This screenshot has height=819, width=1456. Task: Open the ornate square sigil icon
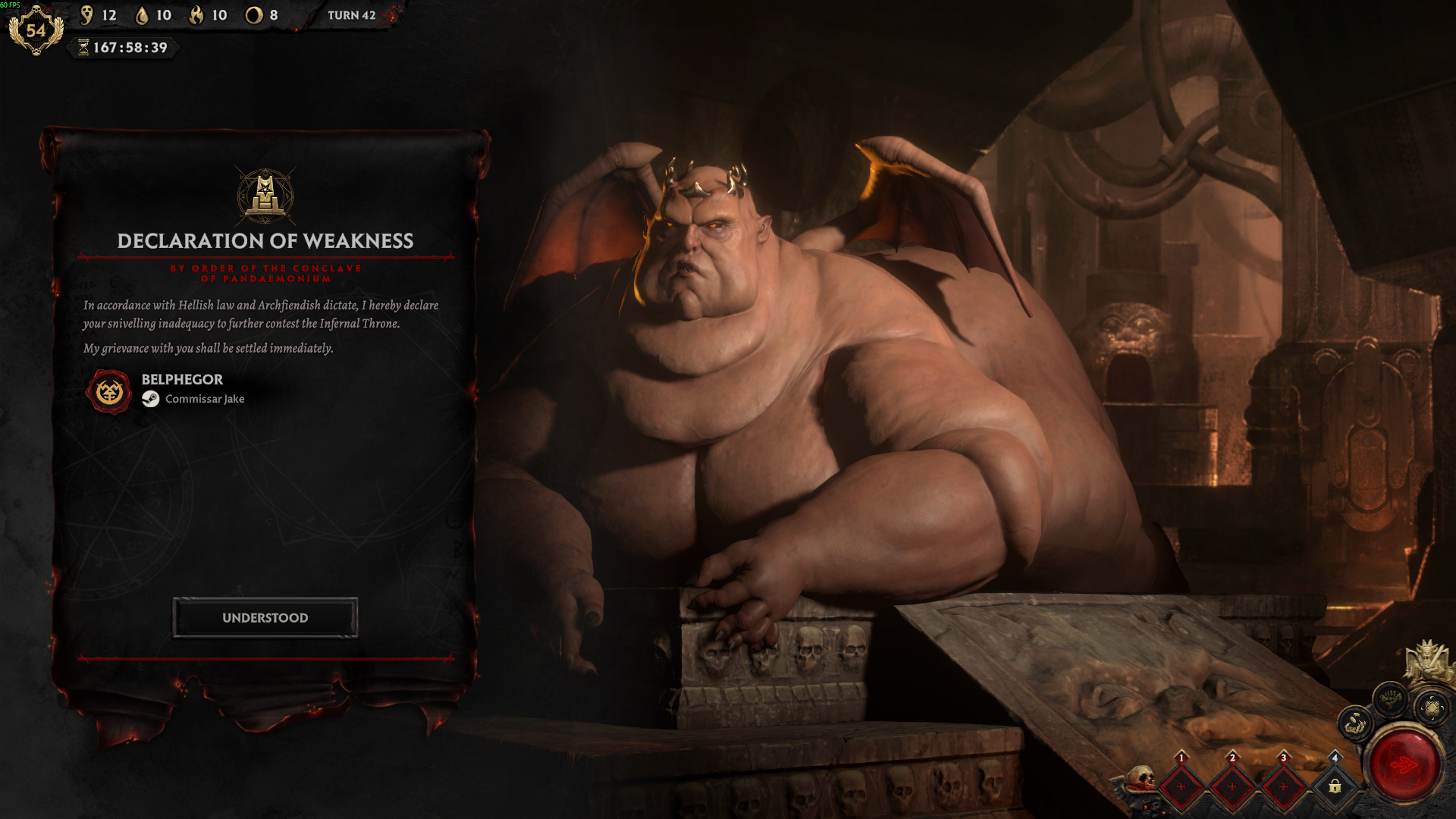click(1432, 708)
